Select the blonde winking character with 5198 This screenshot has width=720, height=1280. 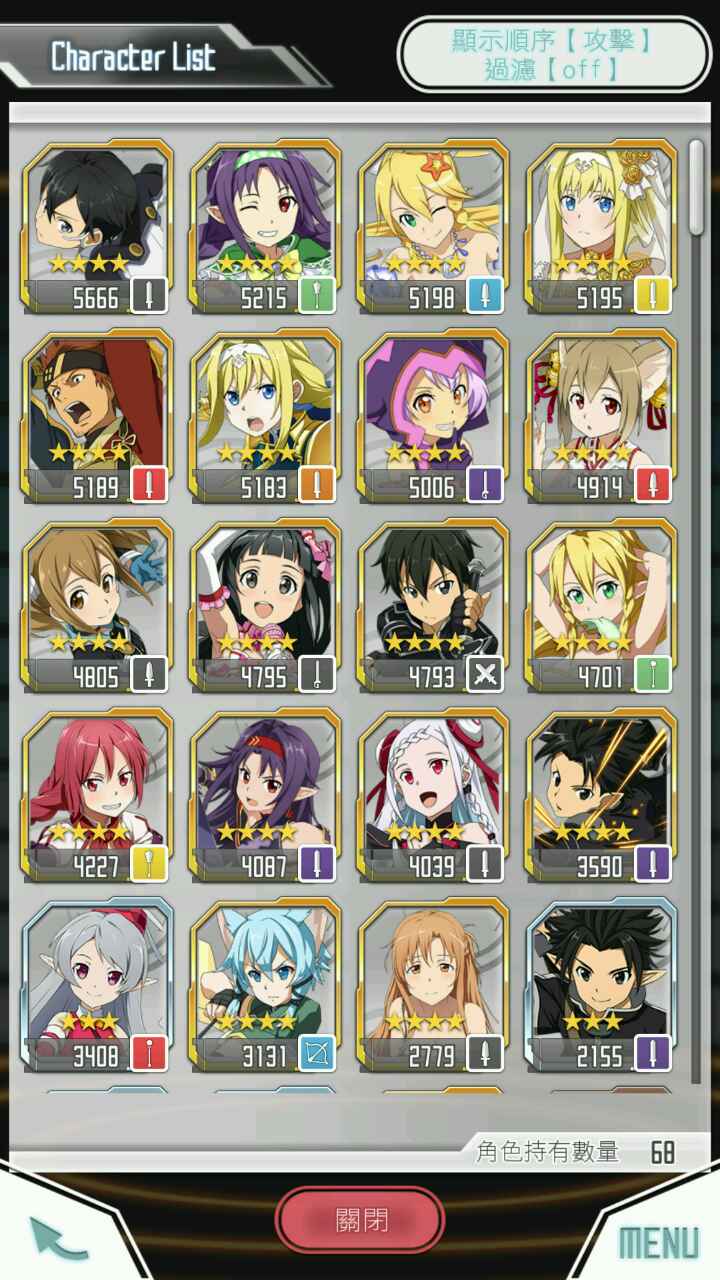pos(433,228)
